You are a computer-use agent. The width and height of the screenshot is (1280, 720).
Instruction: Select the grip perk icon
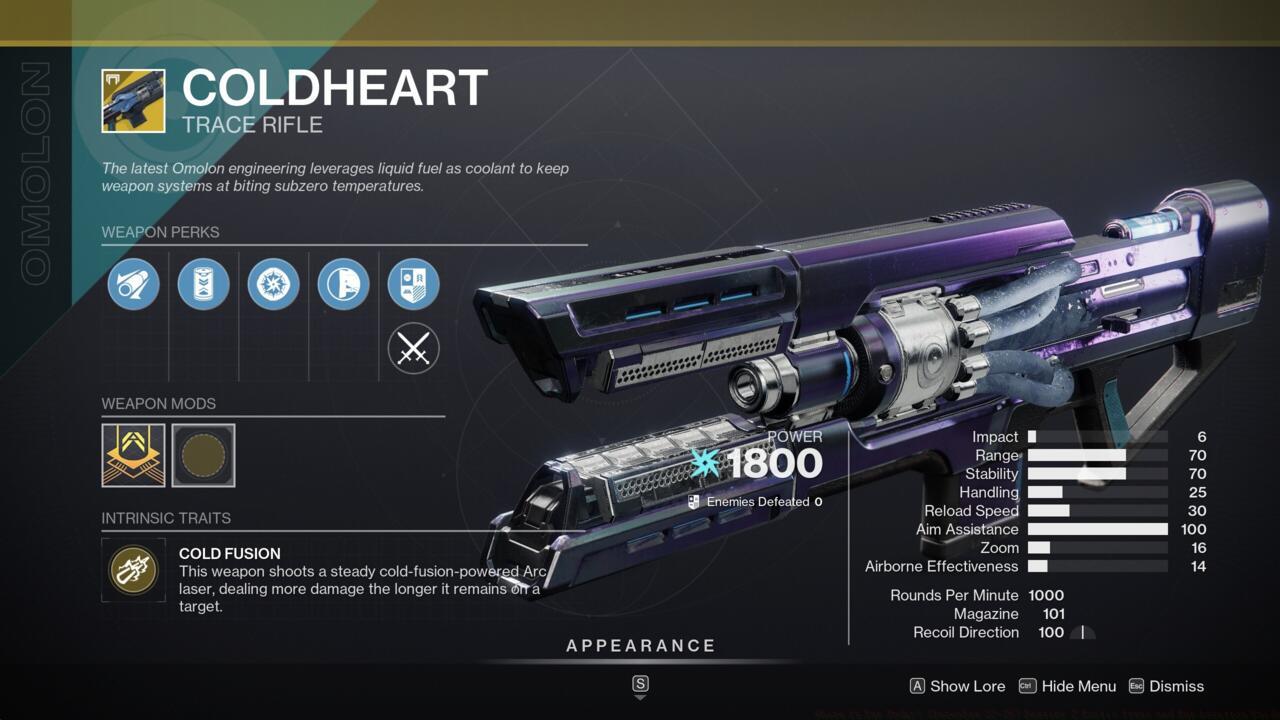(x=343, y=284)
